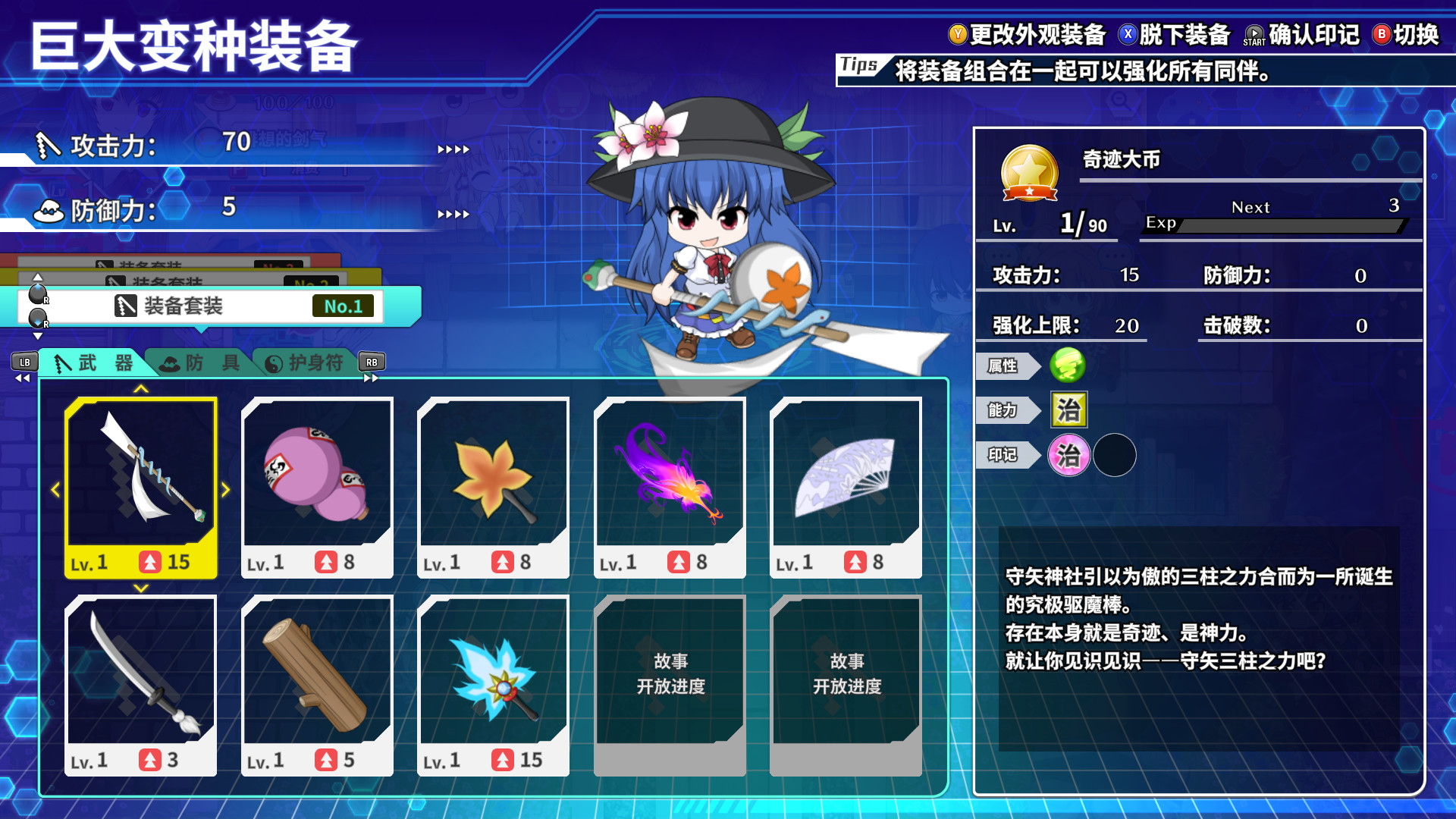Switch to the 护身符 tab
This screenshot has height=819, width=1456.
pyautogui.click(x=305, y=363)
